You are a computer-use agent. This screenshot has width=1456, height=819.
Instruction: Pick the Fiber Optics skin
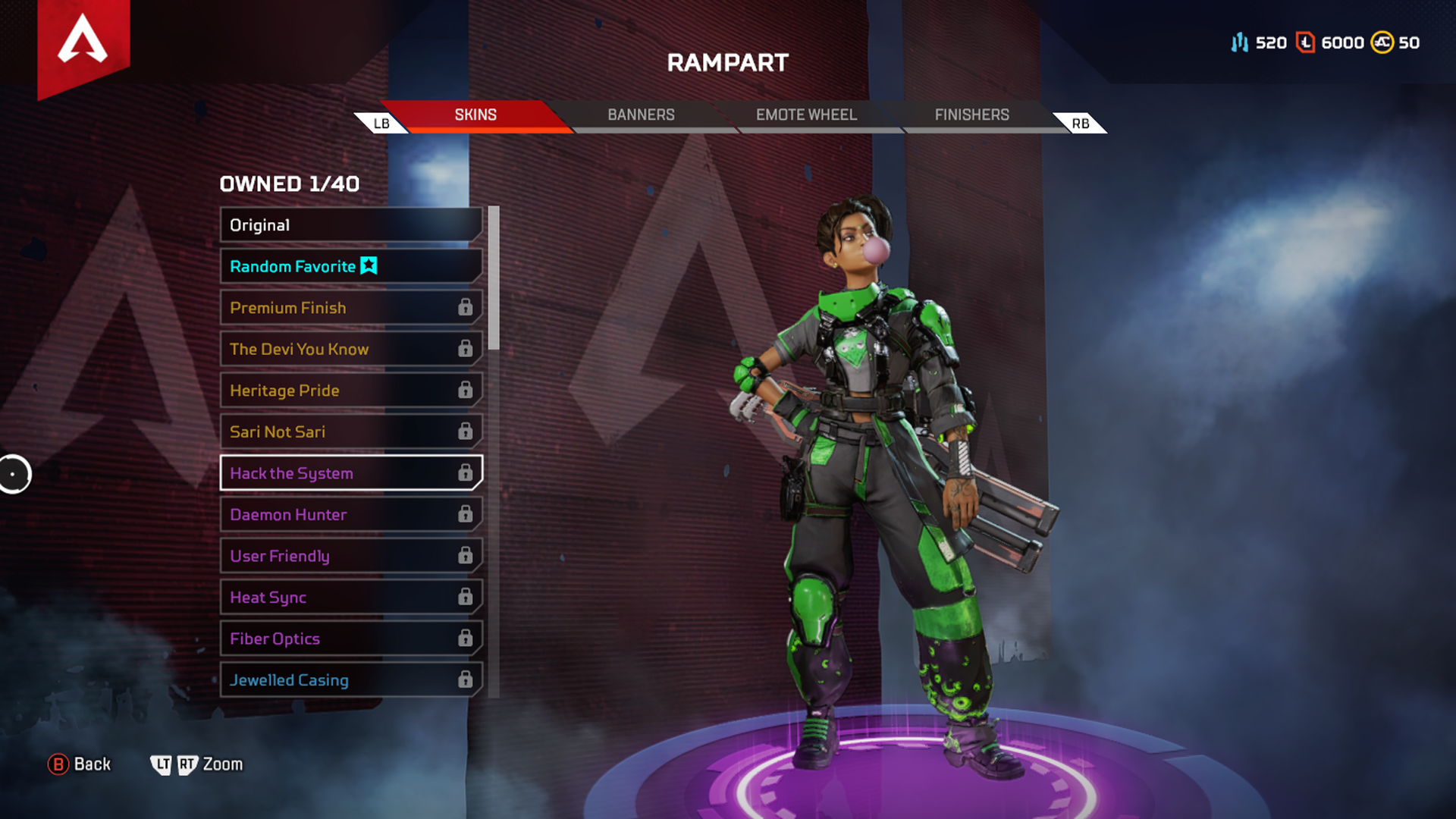coord(351,639)
